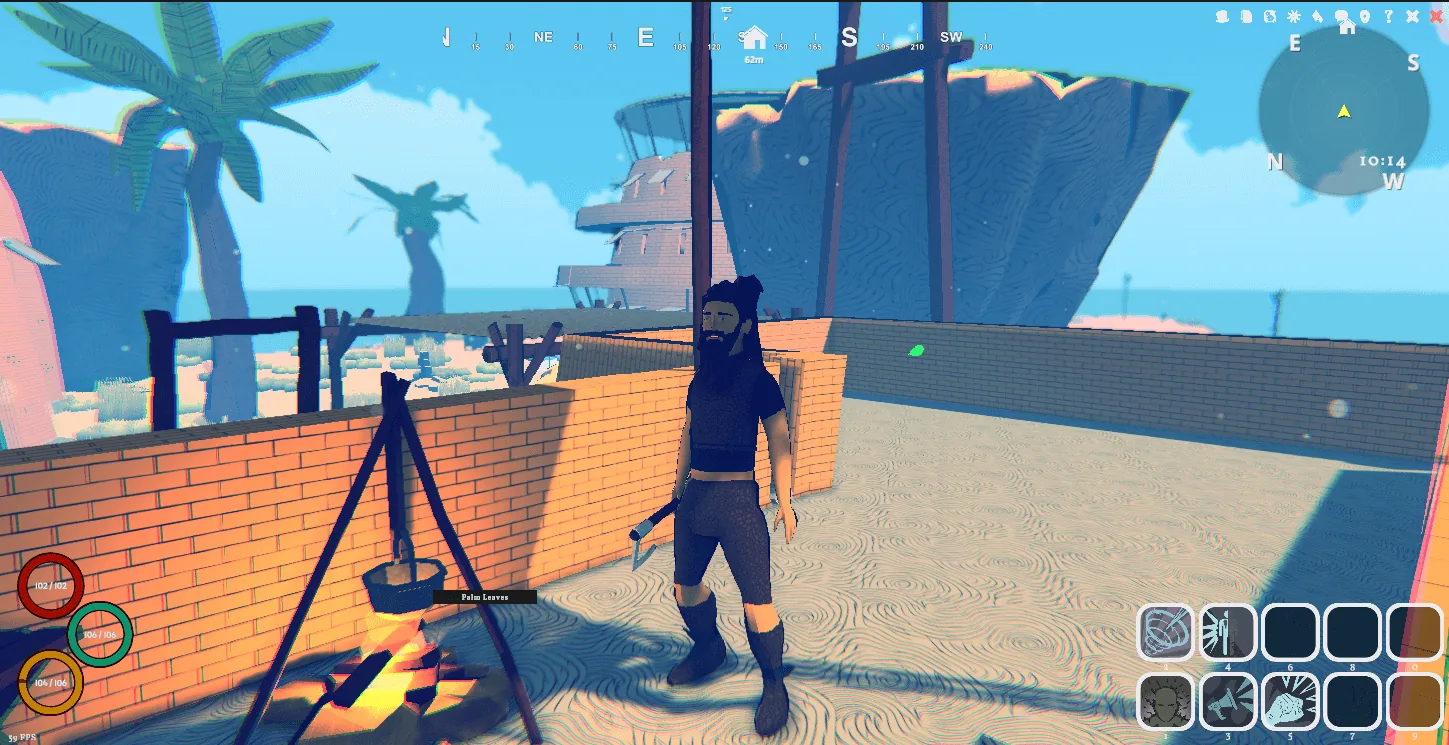The image size is (1449, 745).
Task: Open the map pin location menu
Action: pyautogui.click(x=1365, y=16)
